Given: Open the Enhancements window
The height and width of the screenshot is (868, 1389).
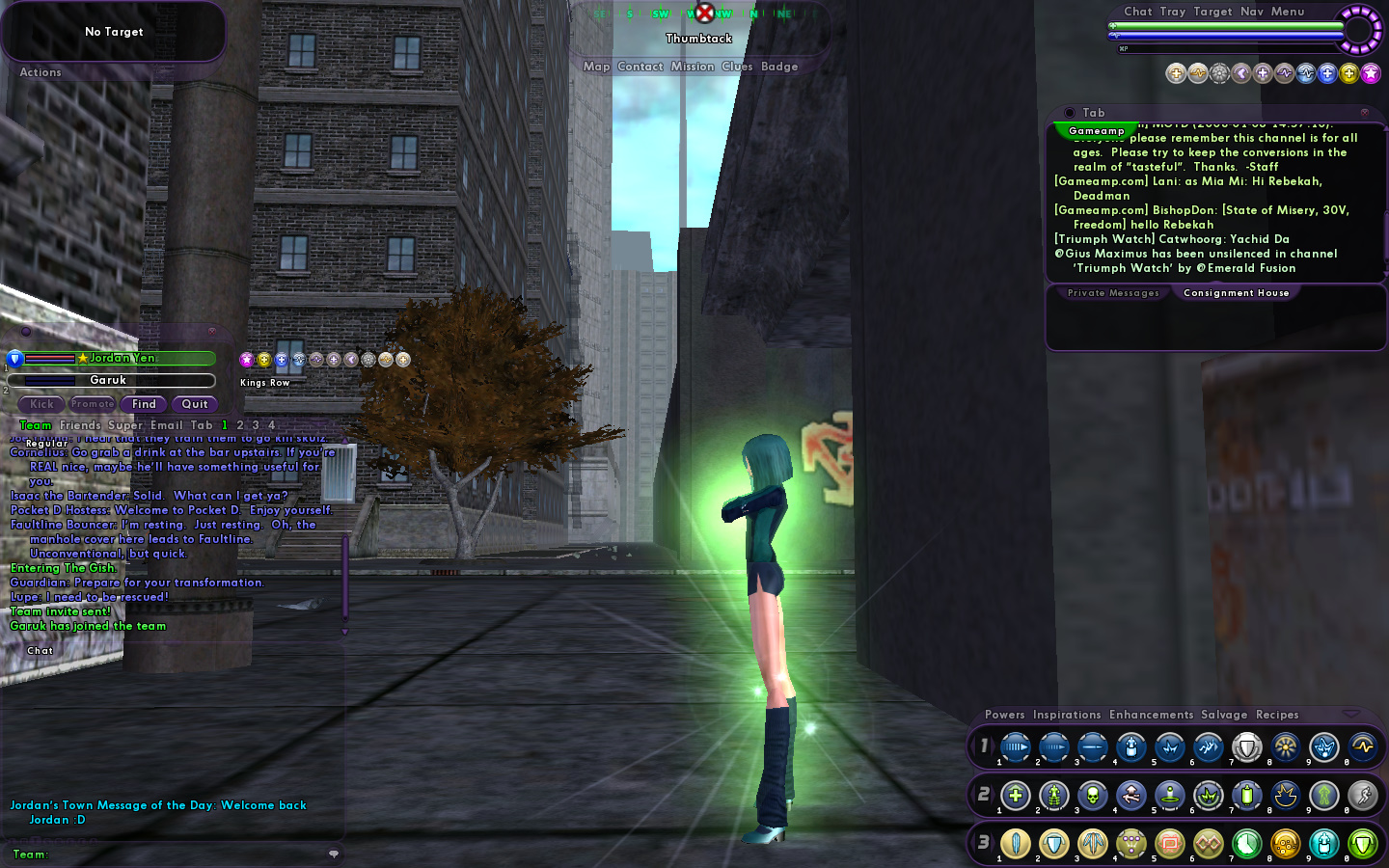Looking at the screenshot, I should click(1151, 715).
